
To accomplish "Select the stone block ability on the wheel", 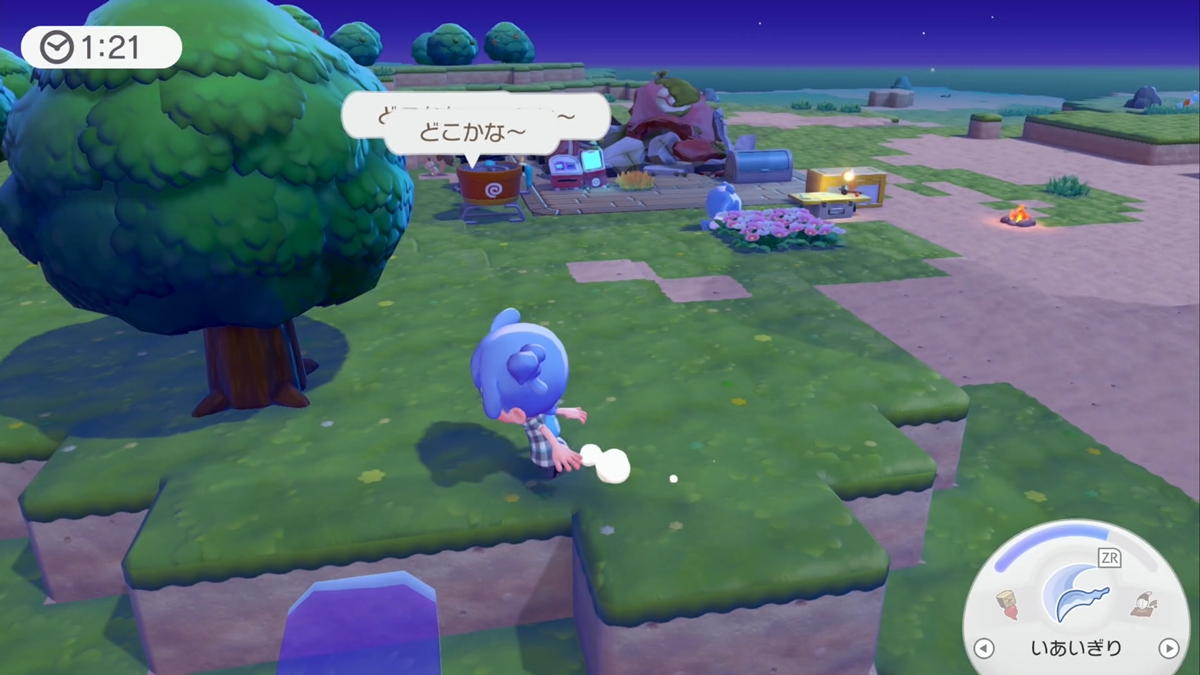I will pyautogui.click(x=1008, y=603).
